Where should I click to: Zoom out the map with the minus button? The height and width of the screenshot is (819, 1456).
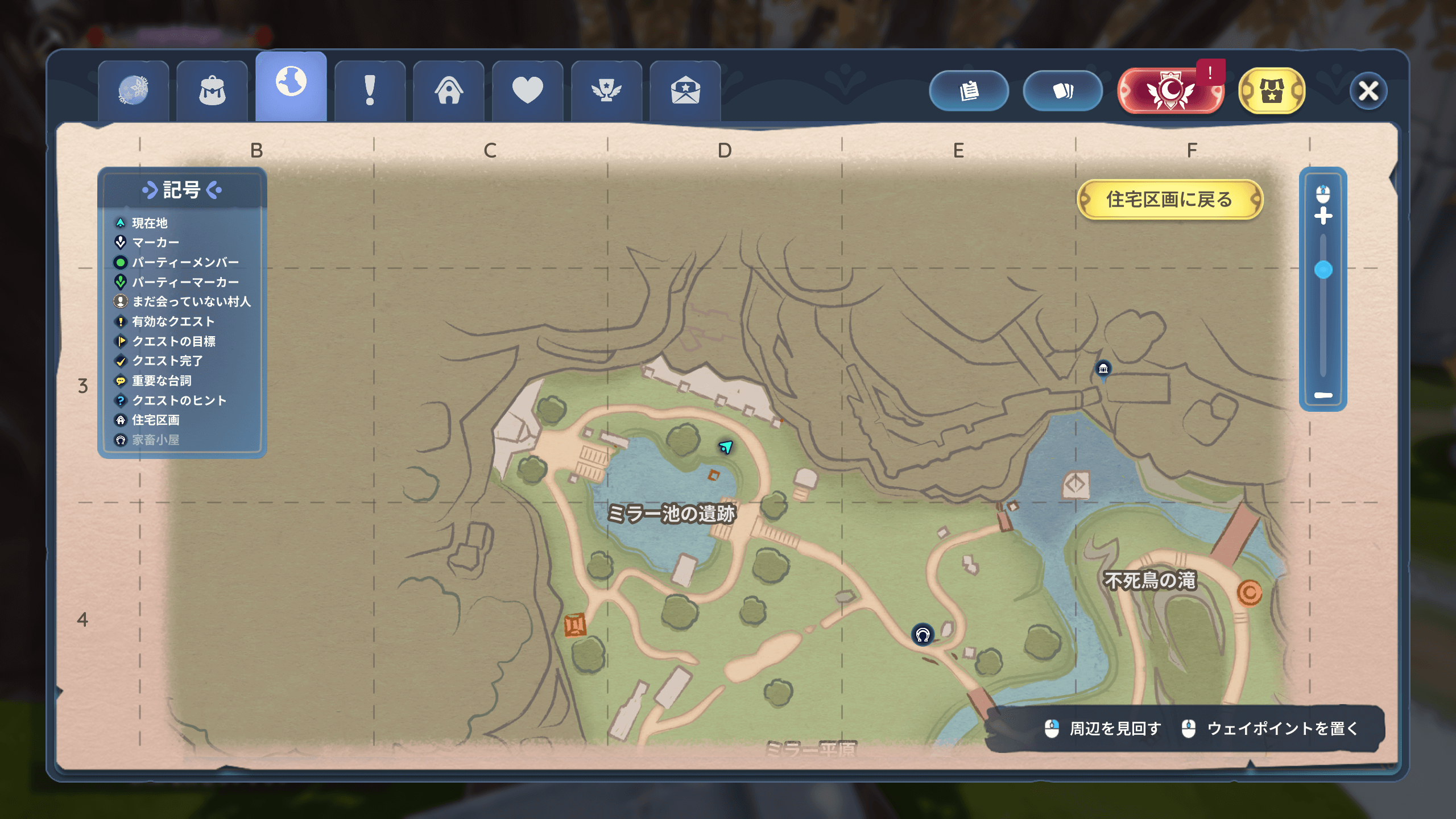1323,395
